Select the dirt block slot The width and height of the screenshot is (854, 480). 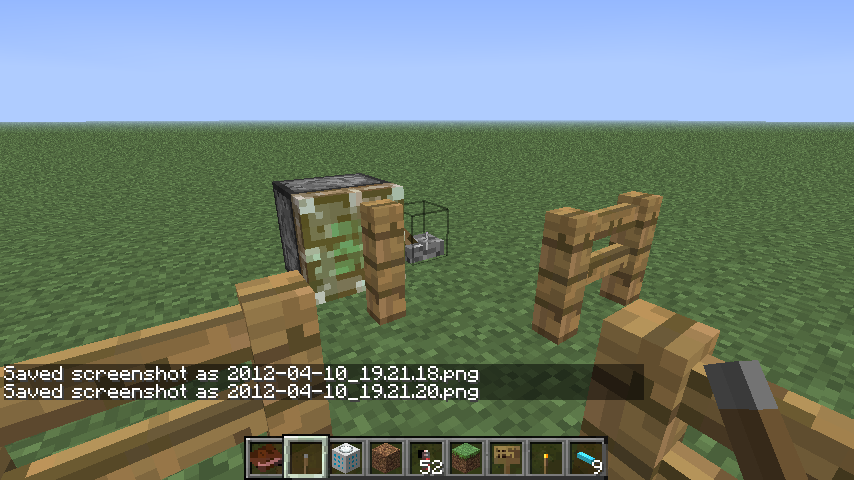click(385, 458)
